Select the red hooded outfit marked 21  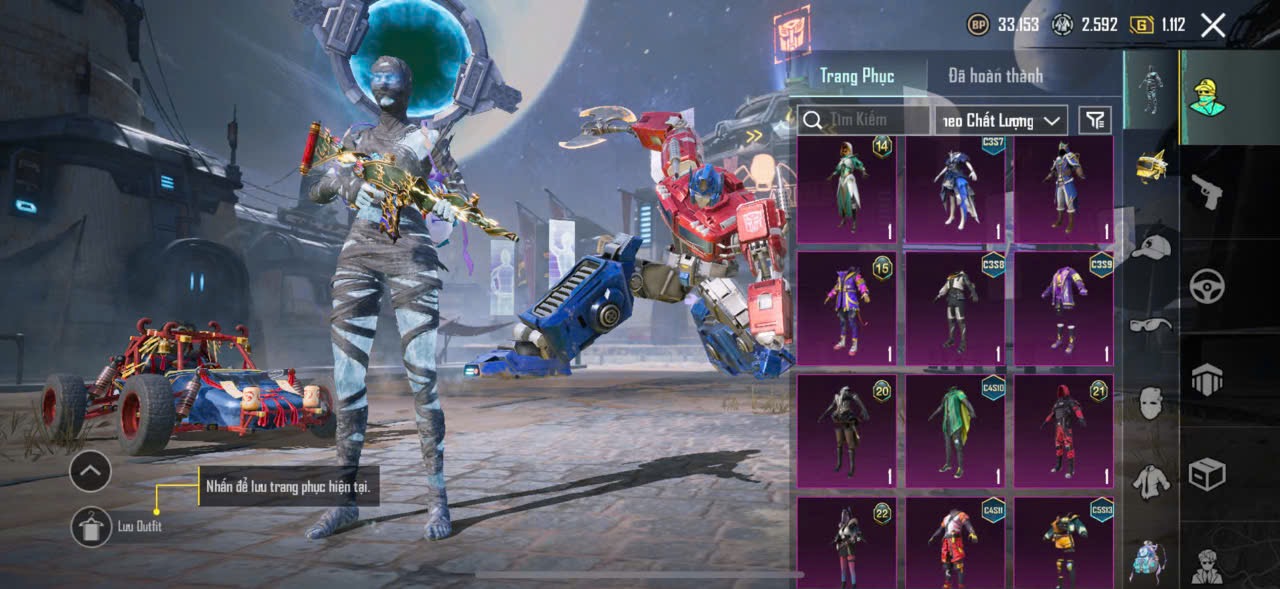[1063, 430]
